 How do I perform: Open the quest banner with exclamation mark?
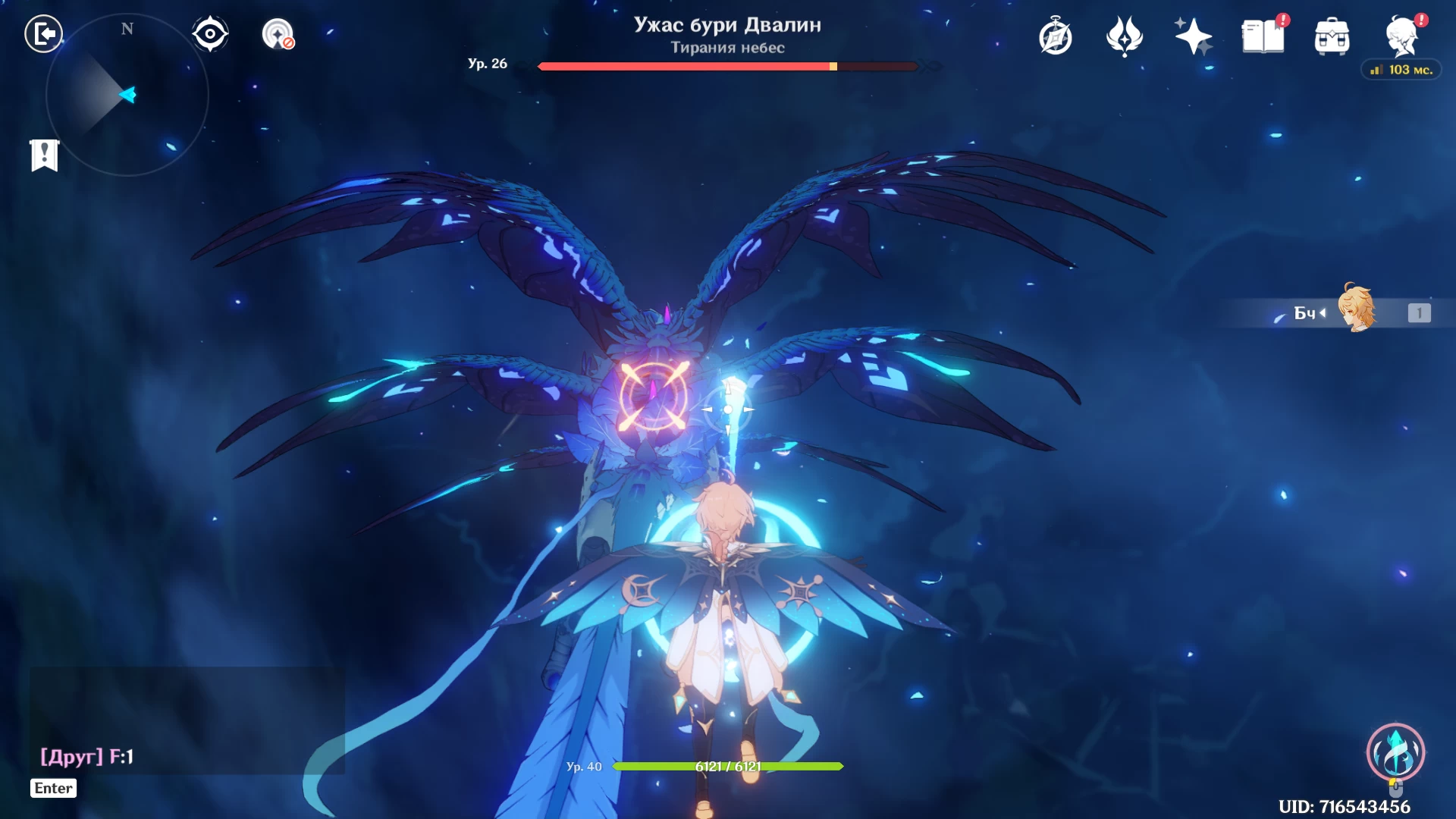pyautogui.click(x=44, y=155)
